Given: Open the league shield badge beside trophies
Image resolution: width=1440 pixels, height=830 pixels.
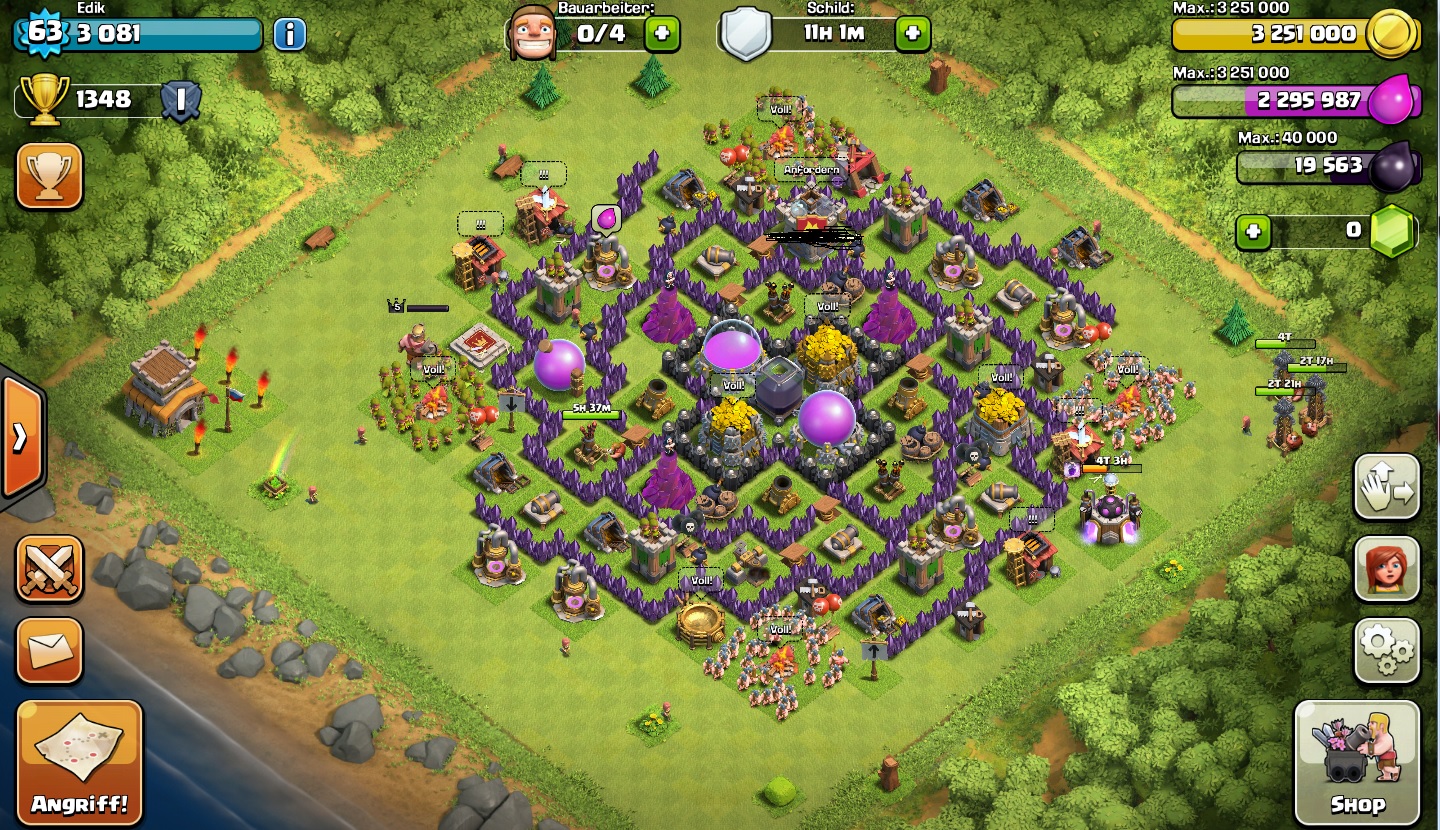Looking at the screenshot, I should coord(181,100).
